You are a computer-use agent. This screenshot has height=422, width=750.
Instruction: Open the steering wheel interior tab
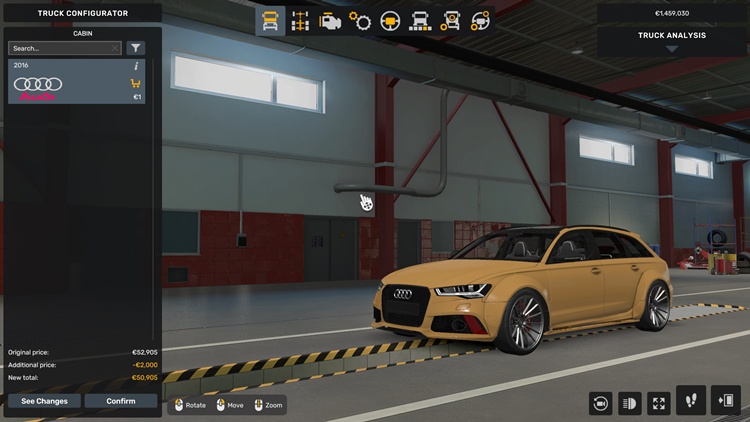[x=390, y=20]
